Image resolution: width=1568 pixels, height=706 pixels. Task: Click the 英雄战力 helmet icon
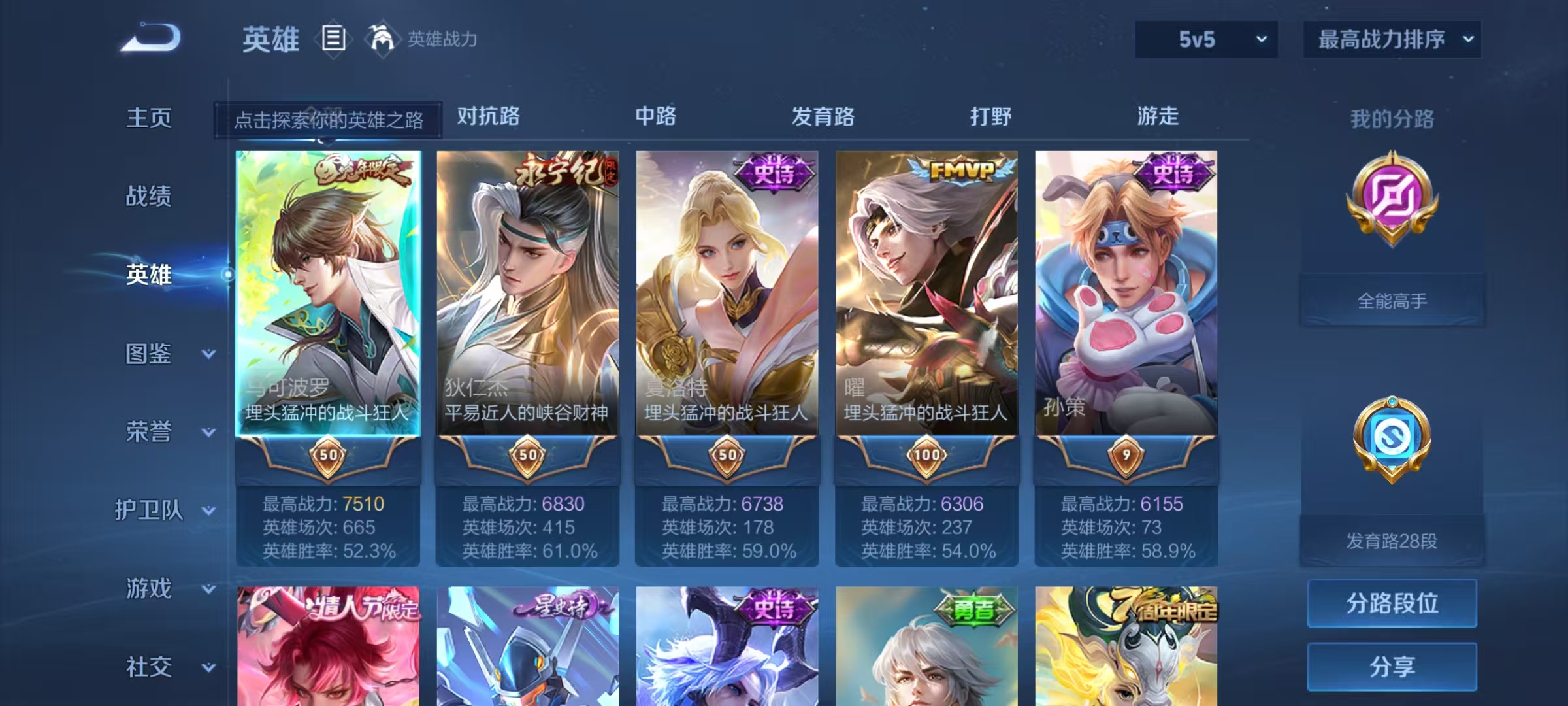pos(381,39)
